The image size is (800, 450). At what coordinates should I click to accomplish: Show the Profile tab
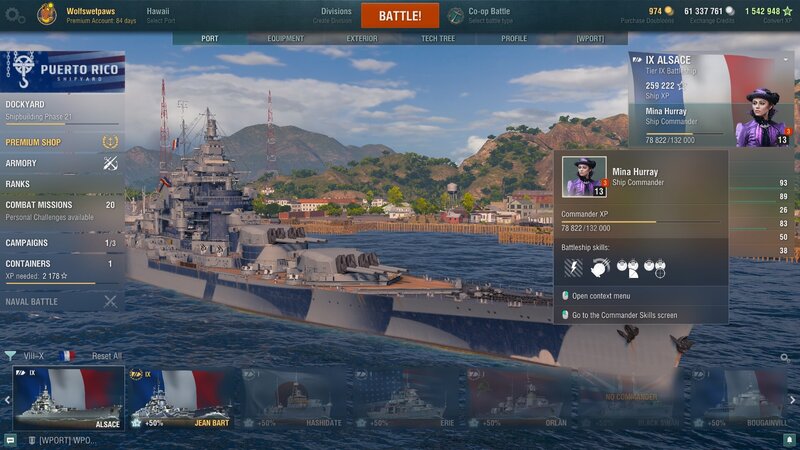(x=514, y=39)
